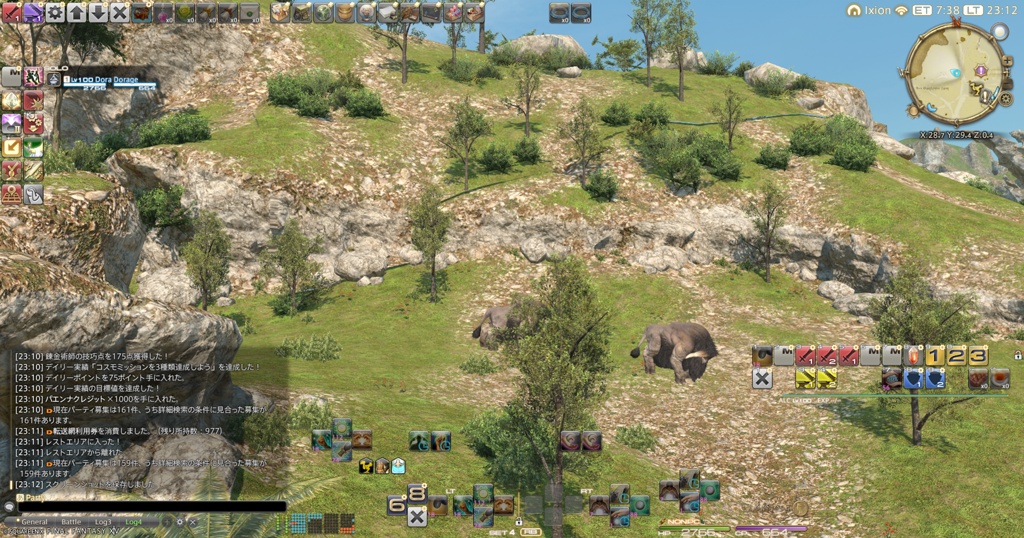
Task: Click the connection status icon near Ixion
Action: click(901, 10)
